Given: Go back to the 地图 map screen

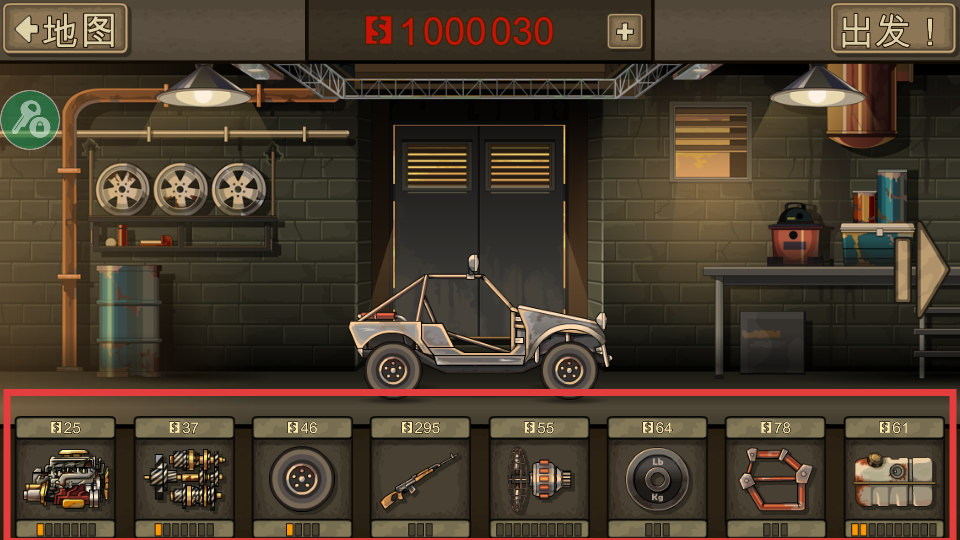Looking at the screenshot, I should tap(66, 30).
